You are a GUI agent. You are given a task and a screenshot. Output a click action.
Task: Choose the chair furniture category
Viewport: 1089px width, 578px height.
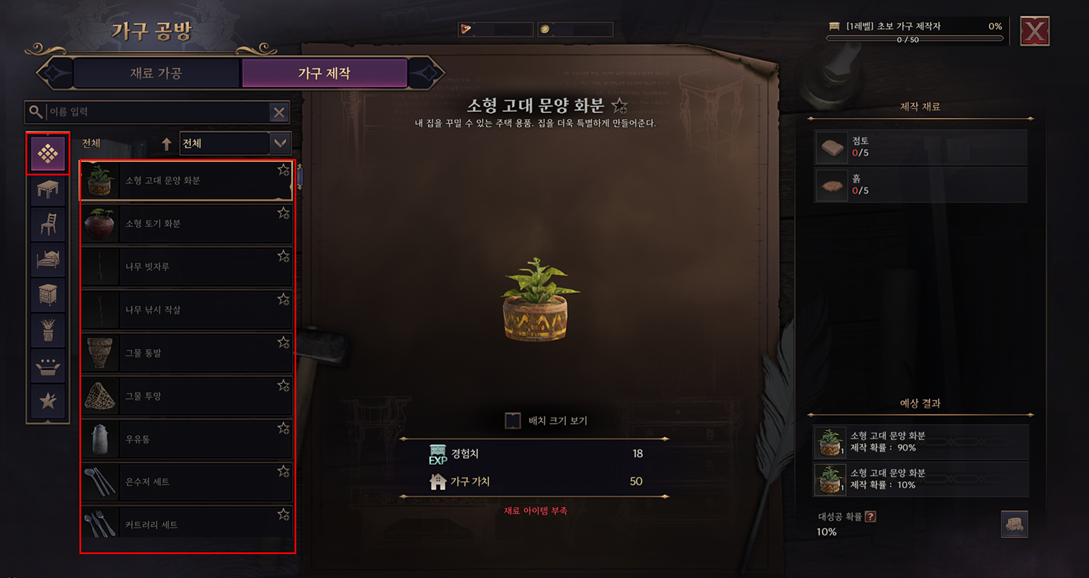[48, 224]
